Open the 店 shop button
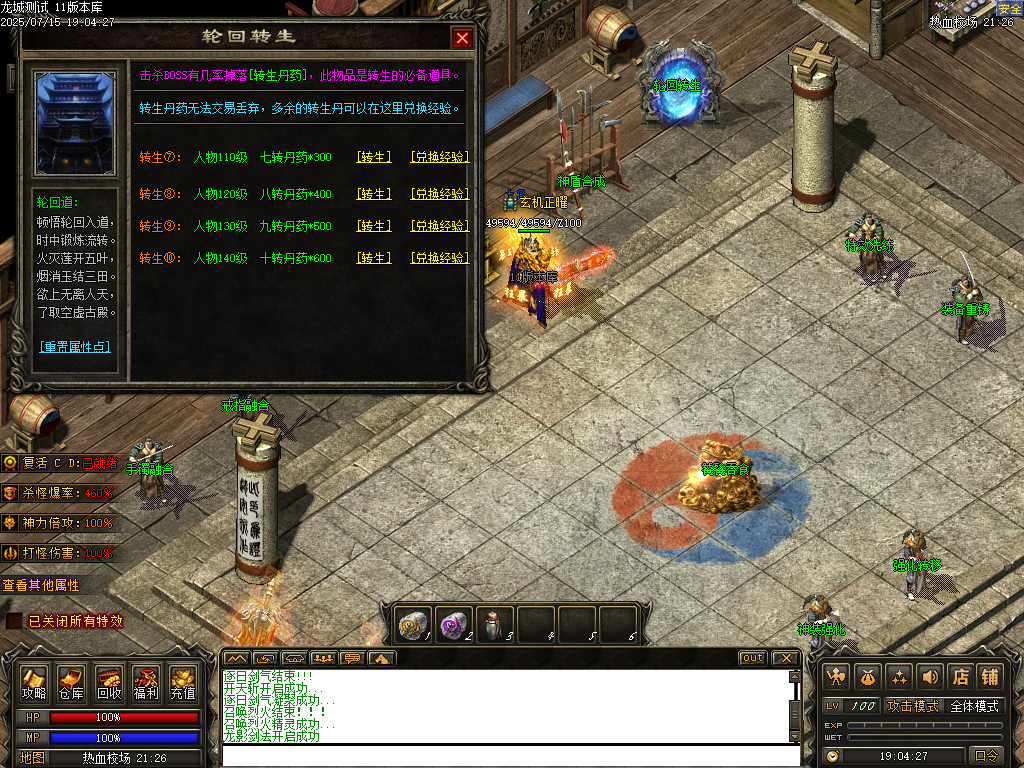Image resolution: width=1024 pixels, height=768 pixels. click(960, 677)
